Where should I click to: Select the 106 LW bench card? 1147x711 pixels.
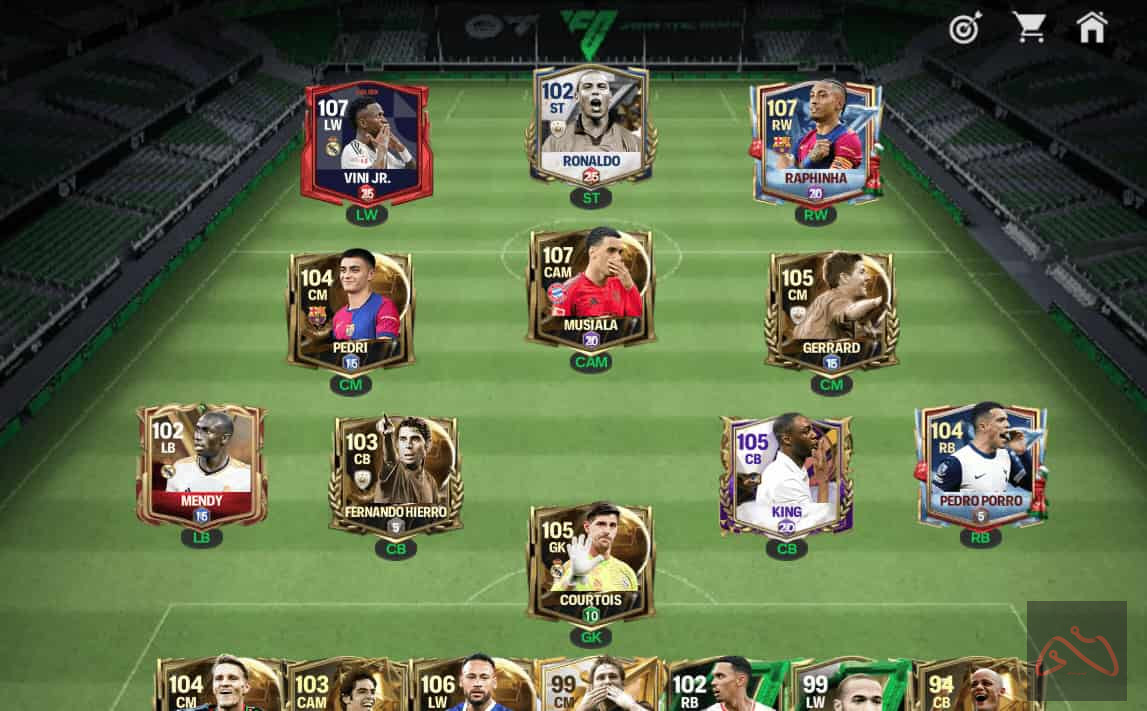(471, 686)
